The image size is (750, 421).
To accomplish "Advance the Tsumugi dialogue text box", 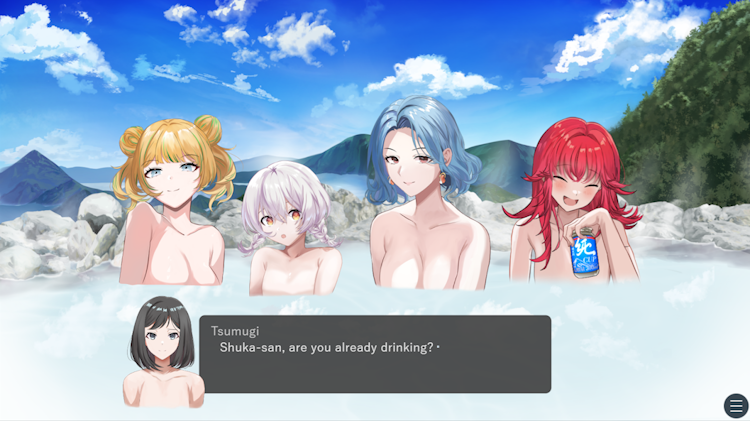I will (375, 354).
